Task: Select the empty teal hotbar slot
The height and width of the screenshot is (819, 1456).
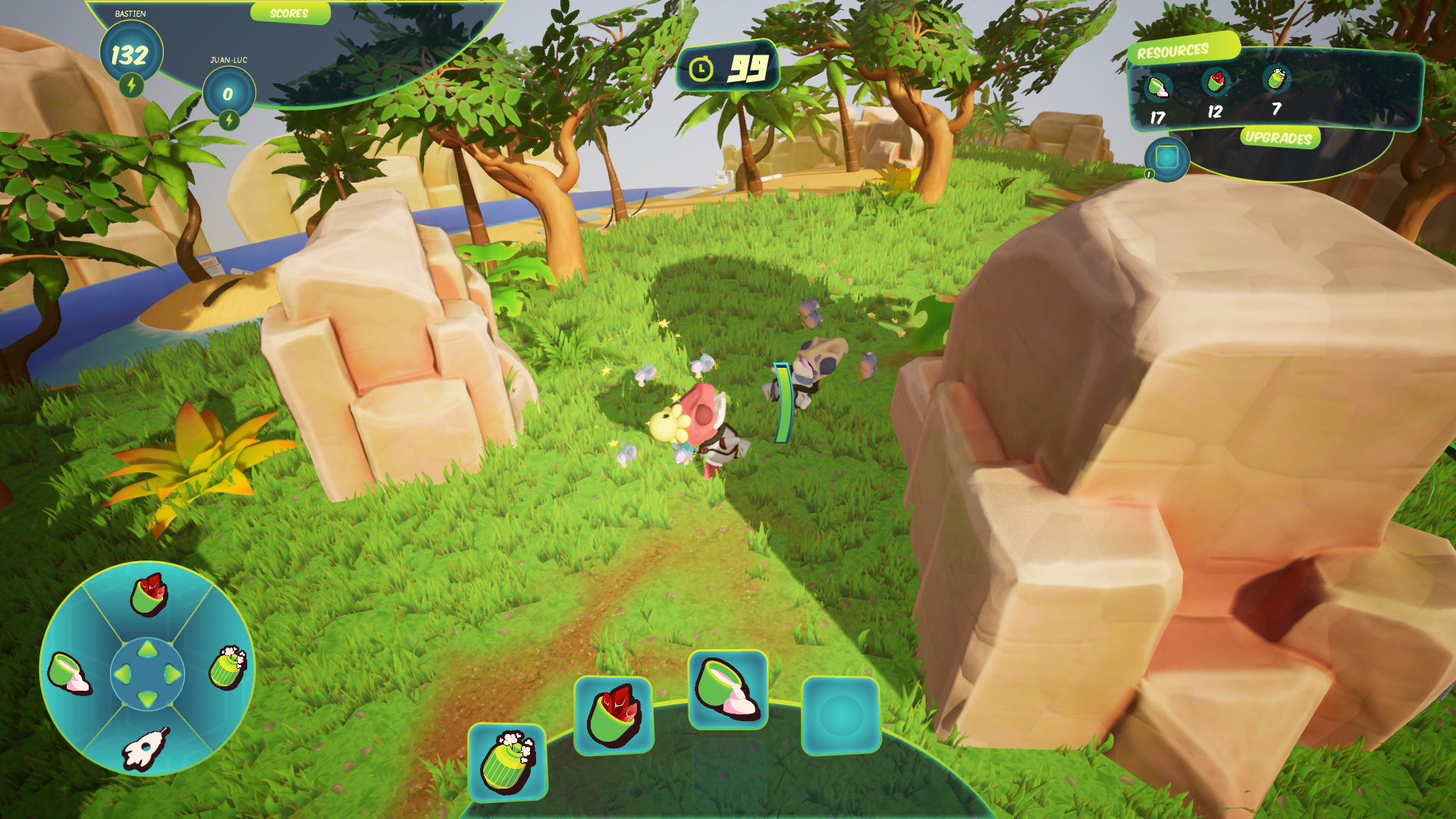Action: click(x=840, y=715)
